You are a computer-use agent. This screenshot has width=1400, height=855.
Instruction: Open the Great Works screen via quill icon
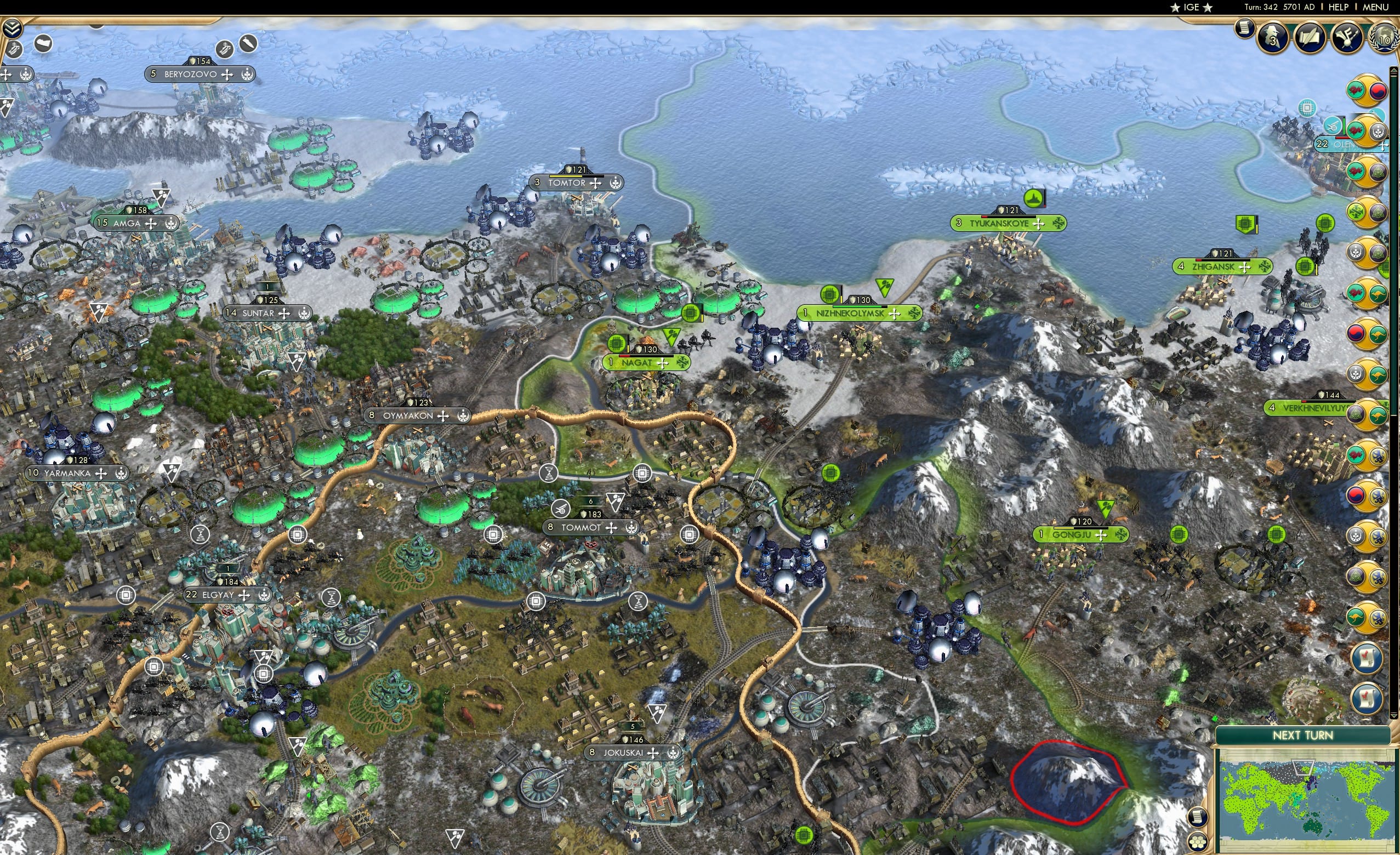coord(1310,36)
